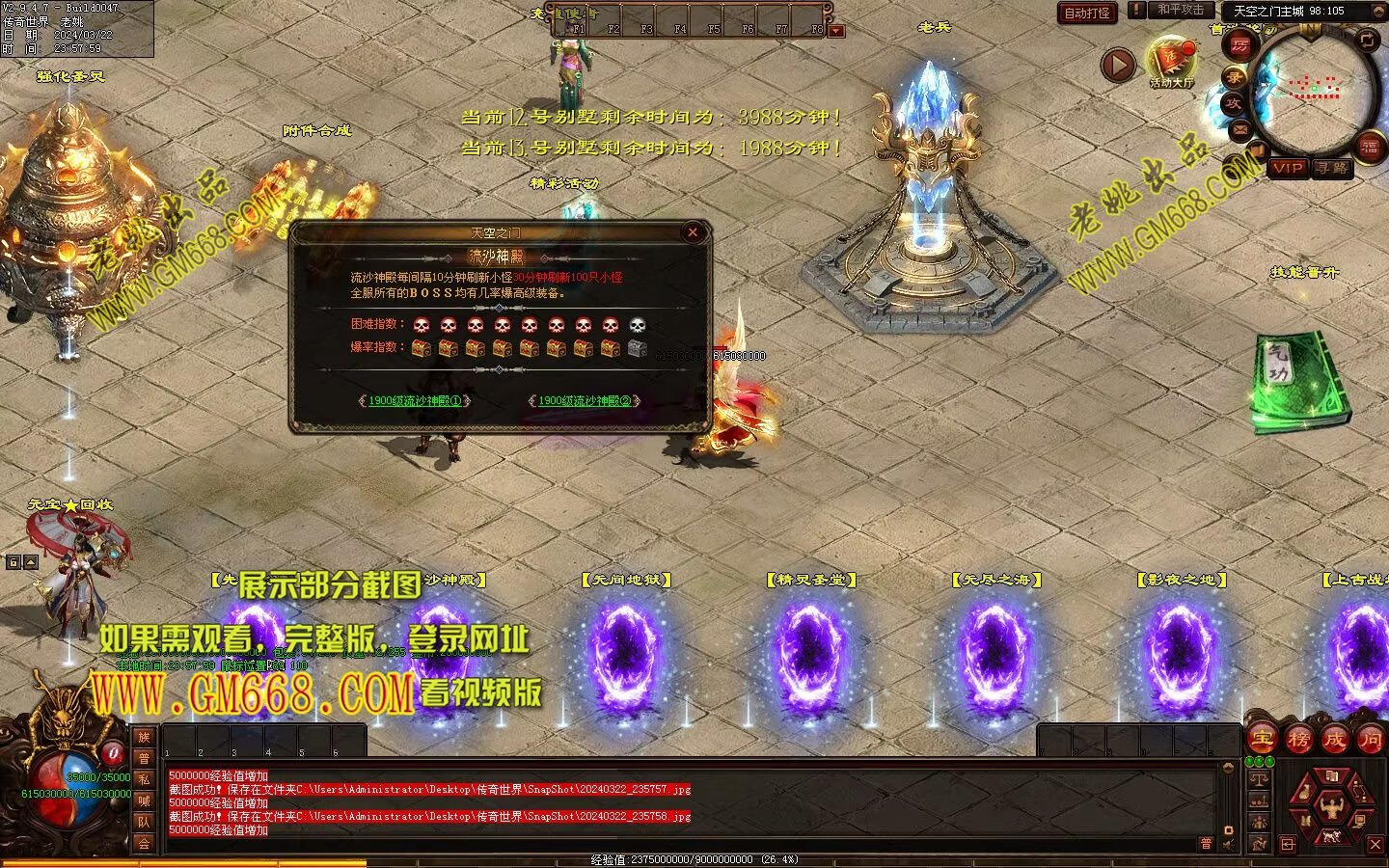Open the VIP panel
This screenshot has width=1389, height=868.
coord(1287,168)
